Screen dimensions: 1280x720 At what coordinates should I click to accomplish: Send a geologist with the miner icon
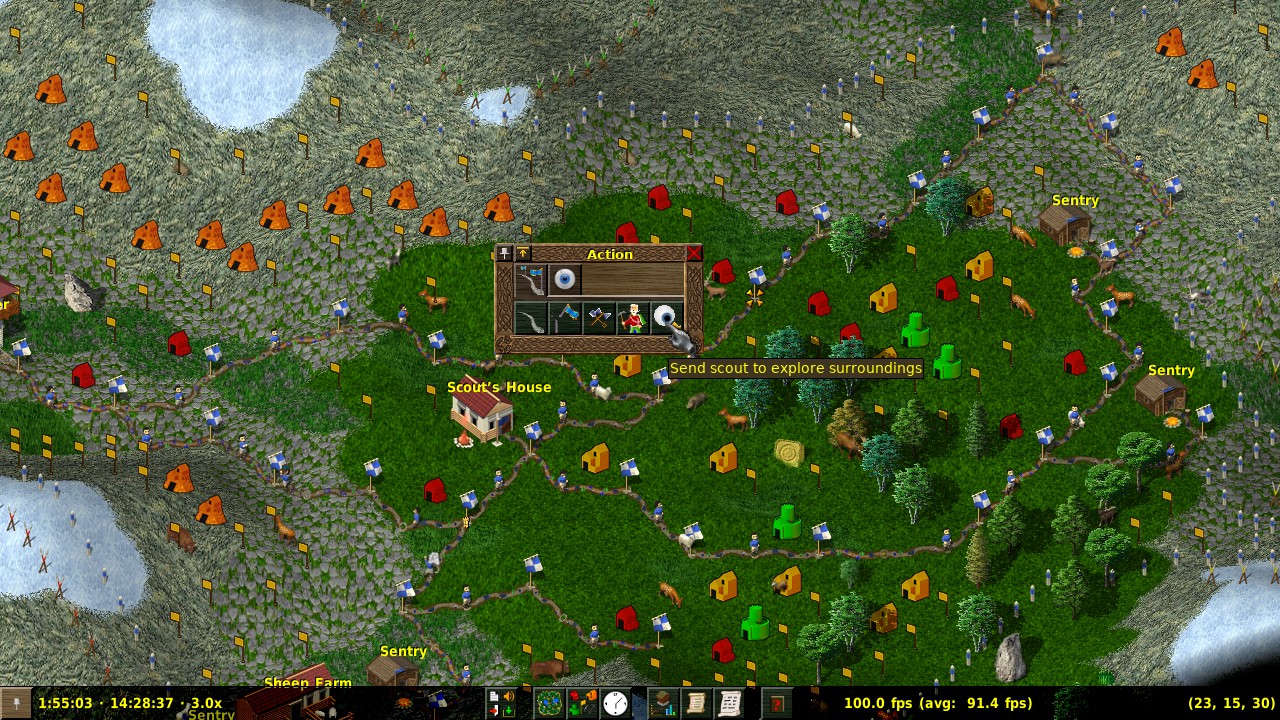[x=632, y=319]
